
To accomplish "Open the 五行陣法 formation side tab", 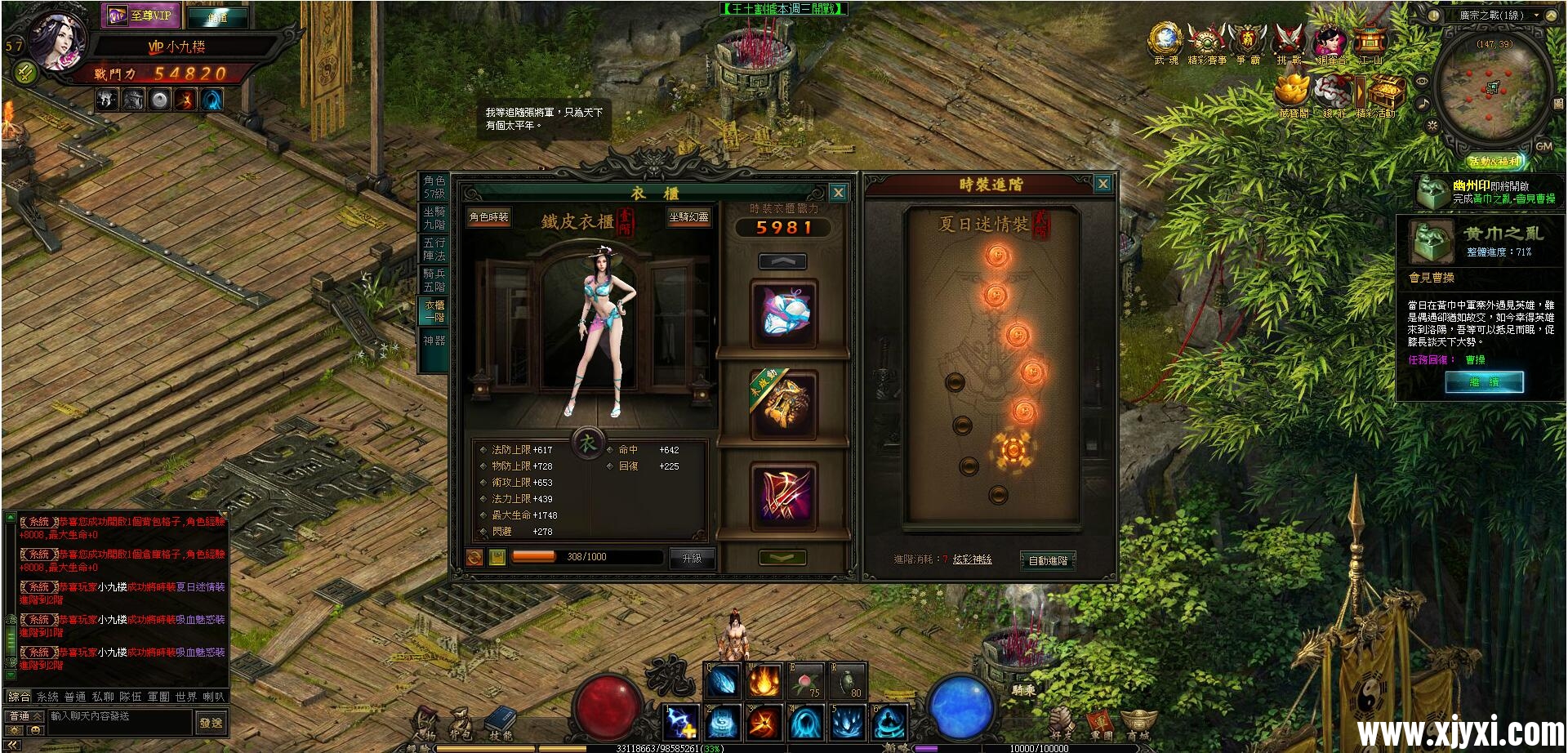I will [434, 249].
